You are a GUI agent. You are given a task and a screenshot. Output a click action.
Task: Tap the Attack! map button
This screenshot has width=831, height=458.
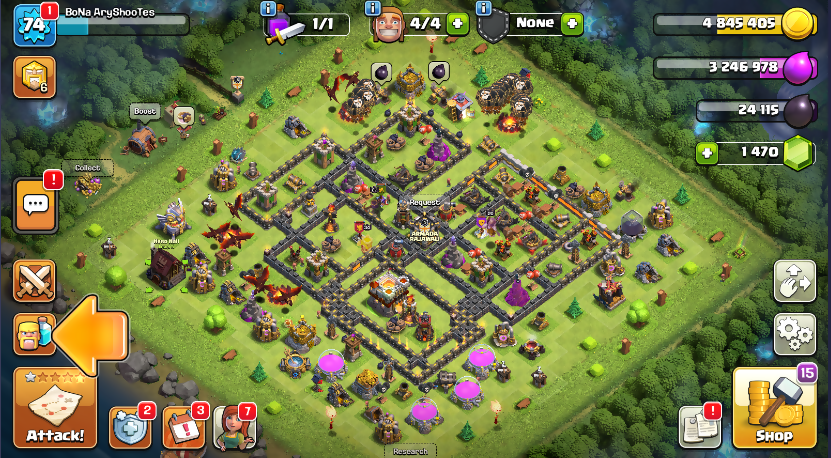(55, 408)
